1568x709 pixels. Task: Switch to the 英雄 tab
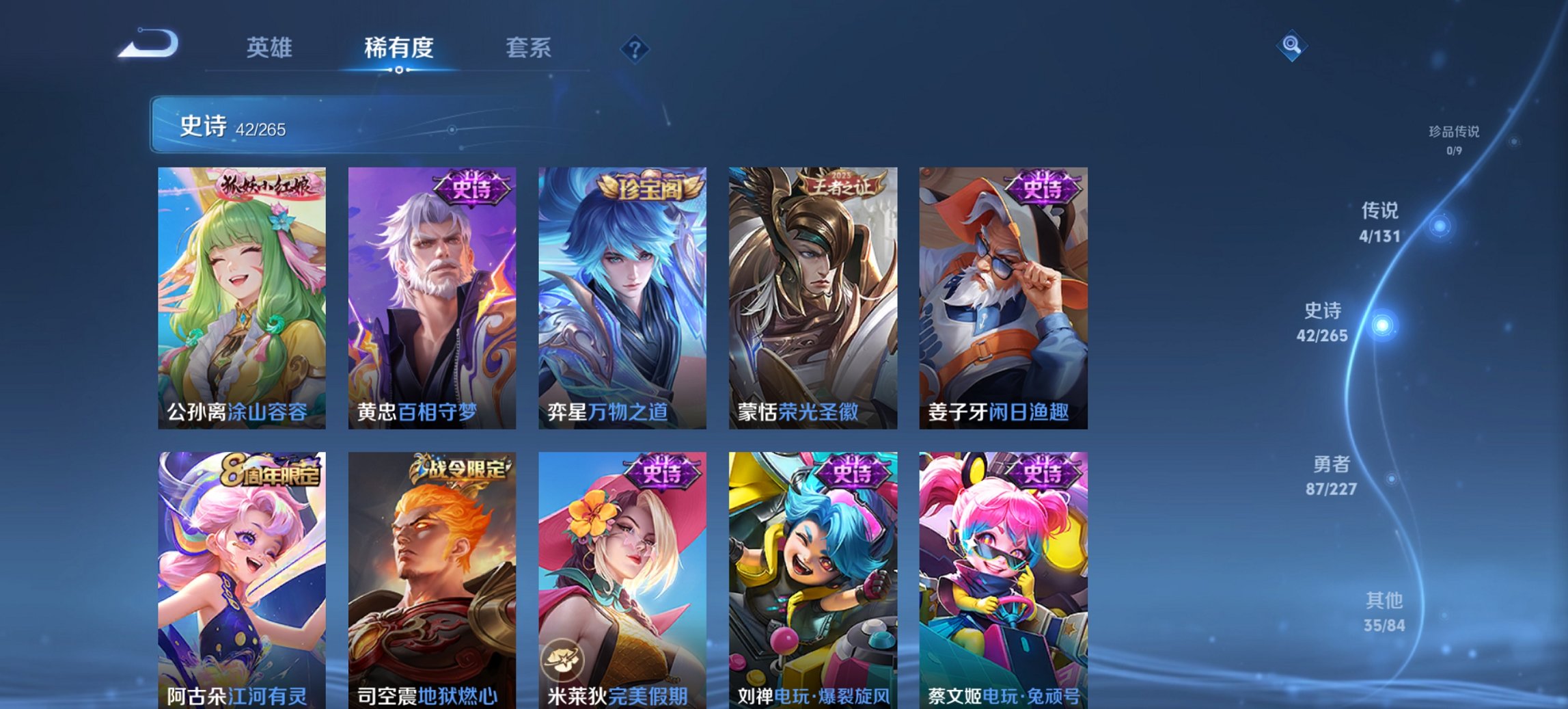pyautogui.click(x=271, y=47)
